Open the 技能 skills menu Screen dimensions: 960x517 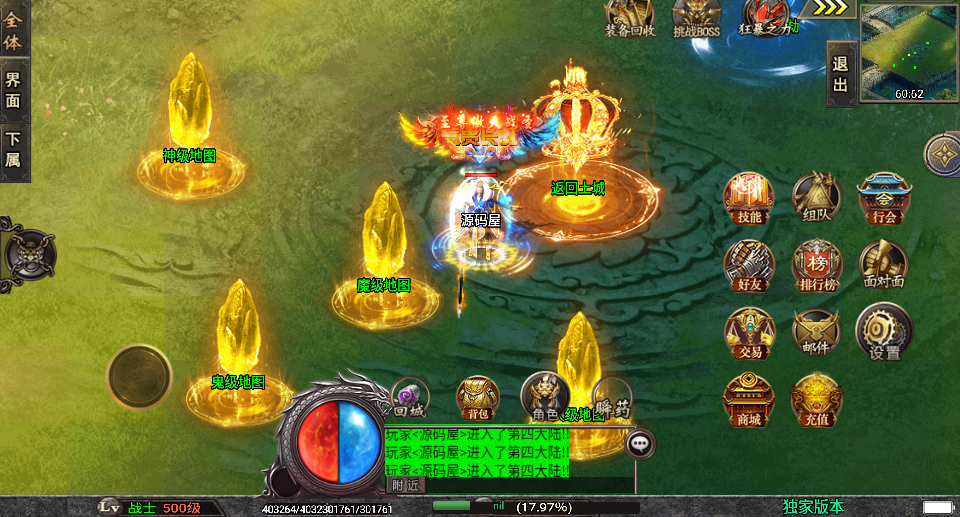point(749,196)
